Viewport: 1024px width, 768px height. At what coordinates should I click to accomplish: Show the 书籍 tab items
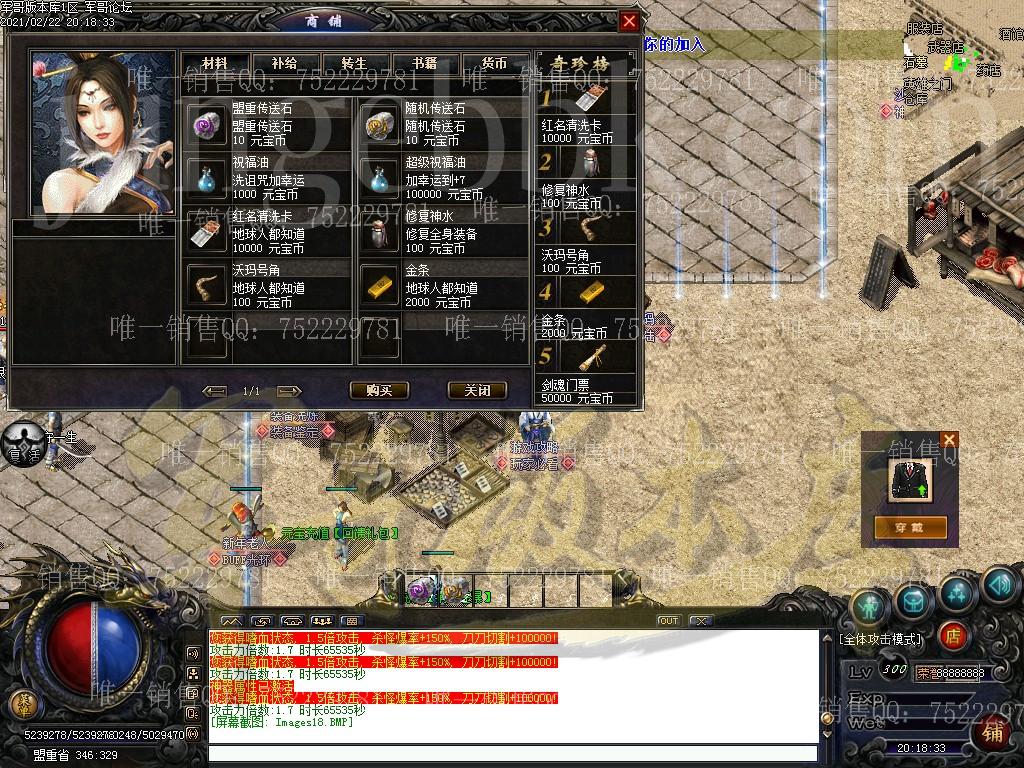tap(424, 63)
